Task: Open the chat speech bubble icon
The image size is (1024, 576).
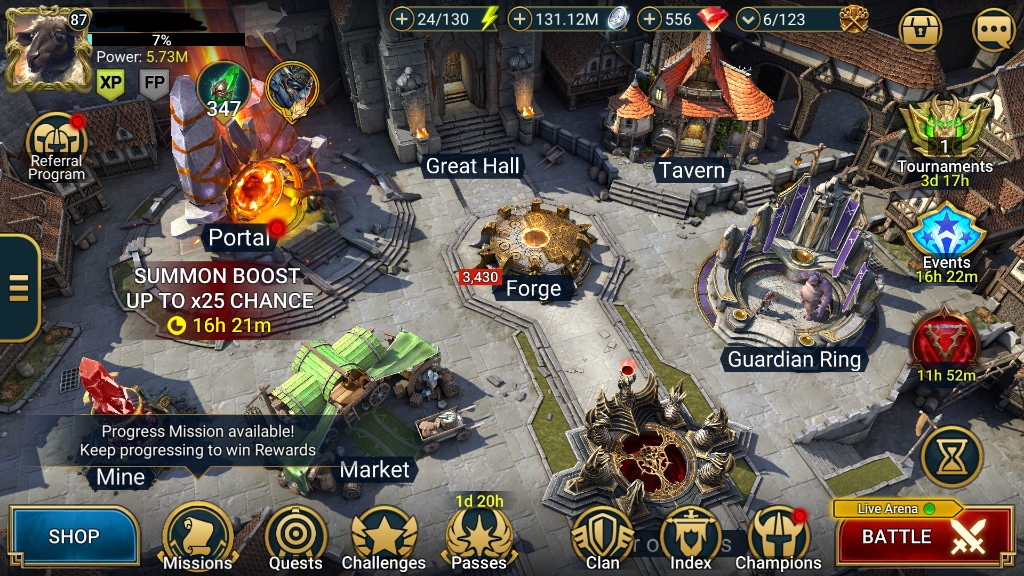Action: tap(993, 30)
